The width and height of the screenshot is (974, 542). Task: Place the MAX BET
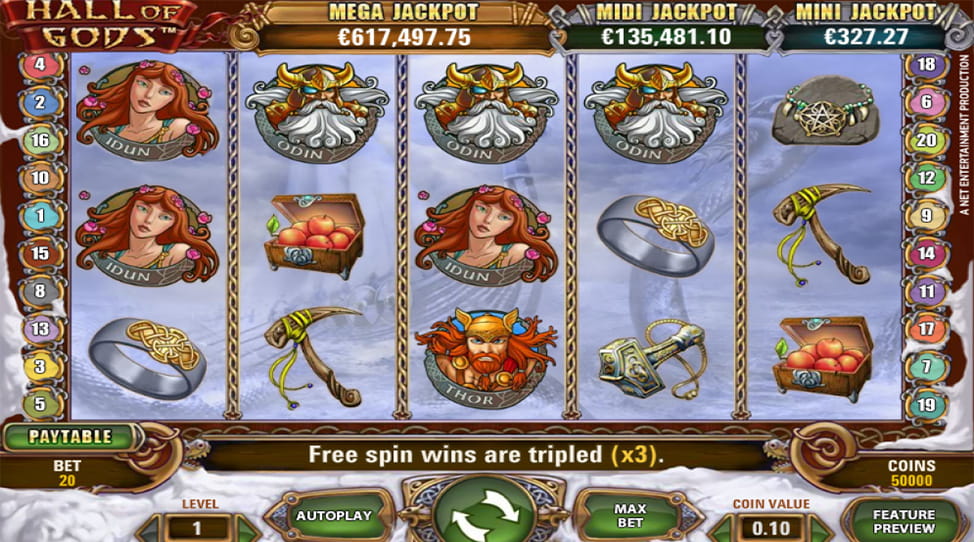click(x=631, y=516)
